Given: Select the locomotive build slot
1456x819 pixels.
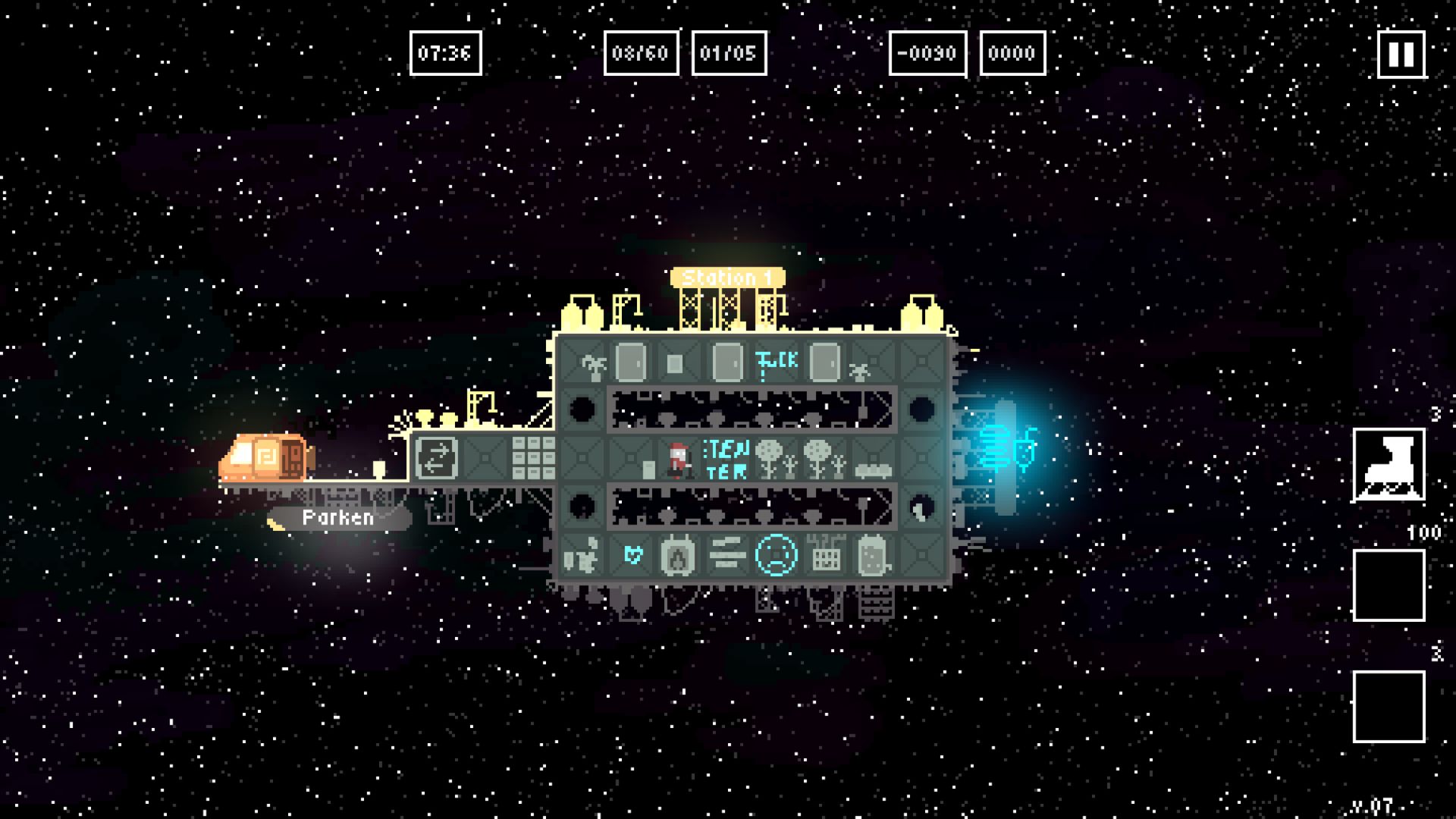Looking at the screenshot, I should tap(1389, 465).
